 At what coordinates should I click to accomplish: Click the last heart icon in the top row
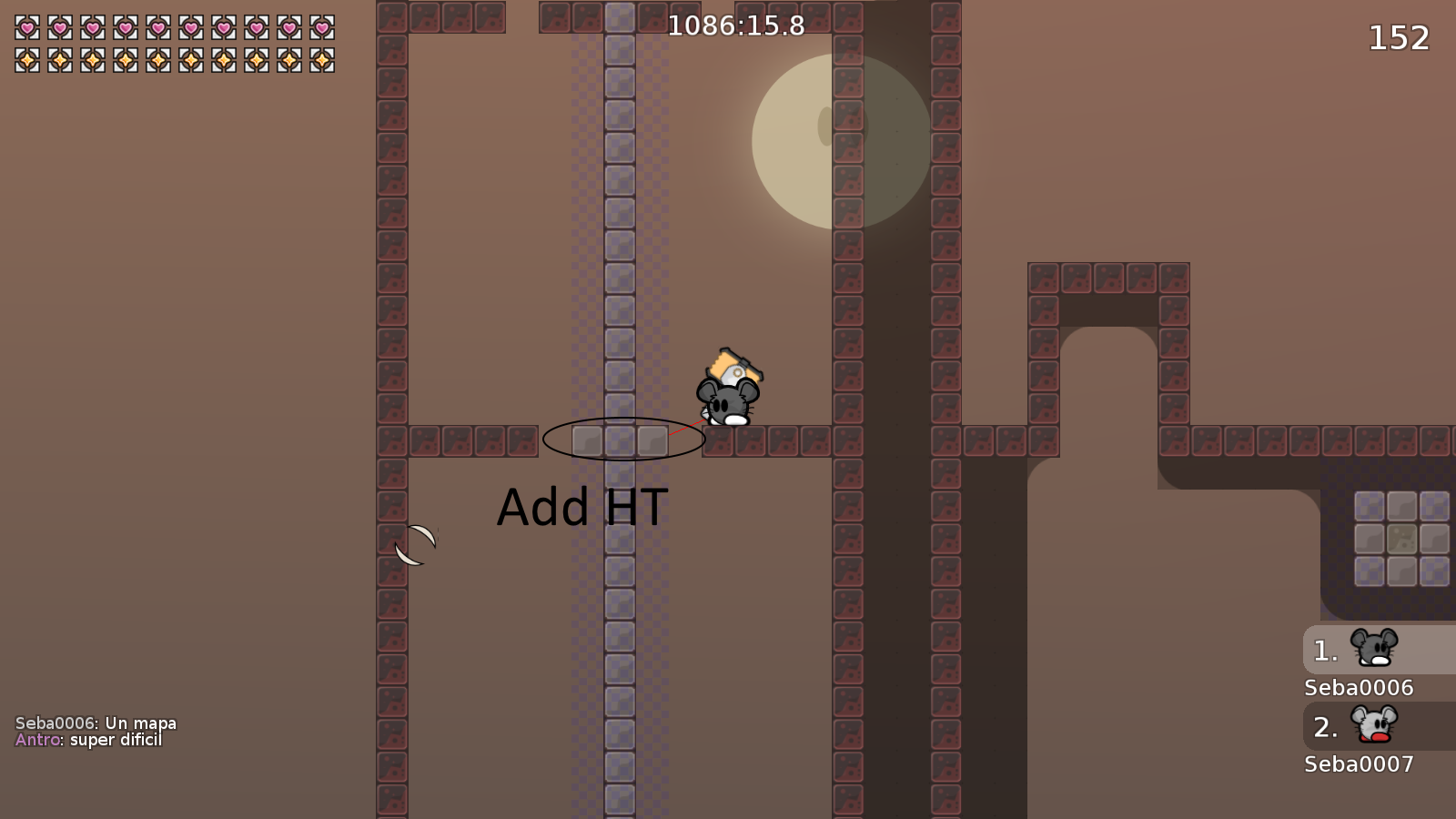324,28
